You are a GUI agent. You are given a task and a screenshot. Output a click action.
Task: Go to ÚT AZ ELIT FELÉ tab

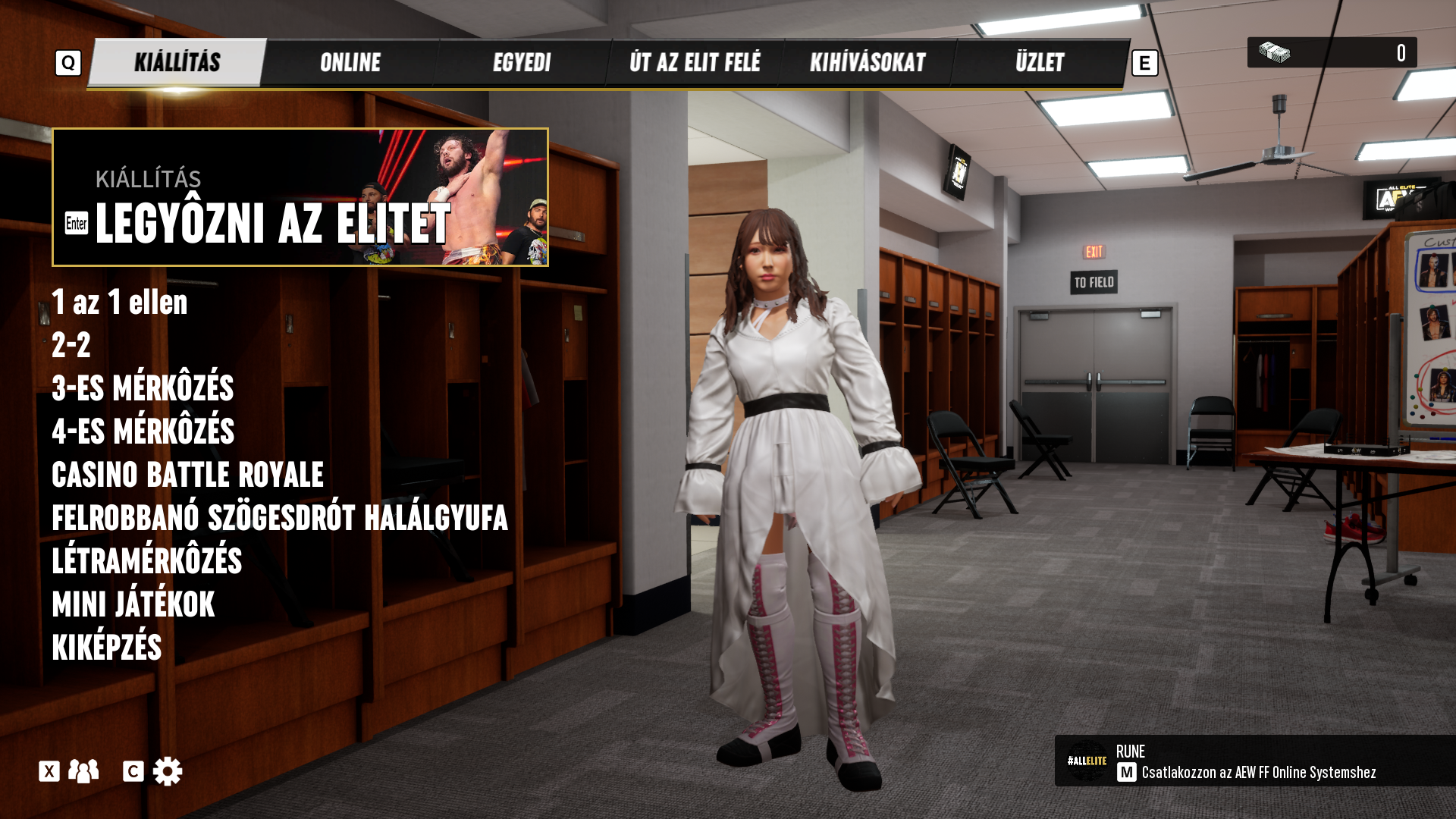tap(695, 63)
